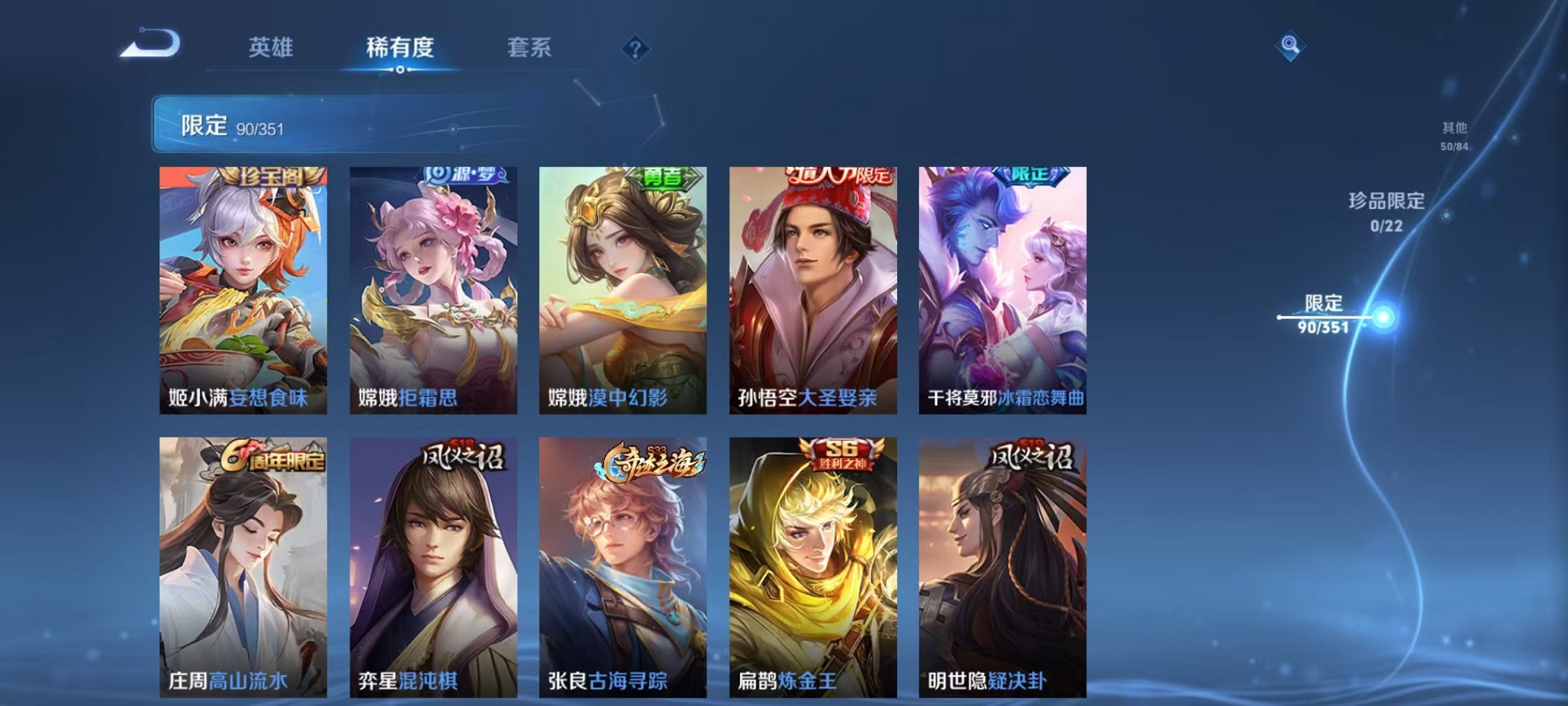This screenshot has height=706, width=1568.
Task: Click the 源·梦 badge on 嫦娥's skin
Action: (464, 175)
